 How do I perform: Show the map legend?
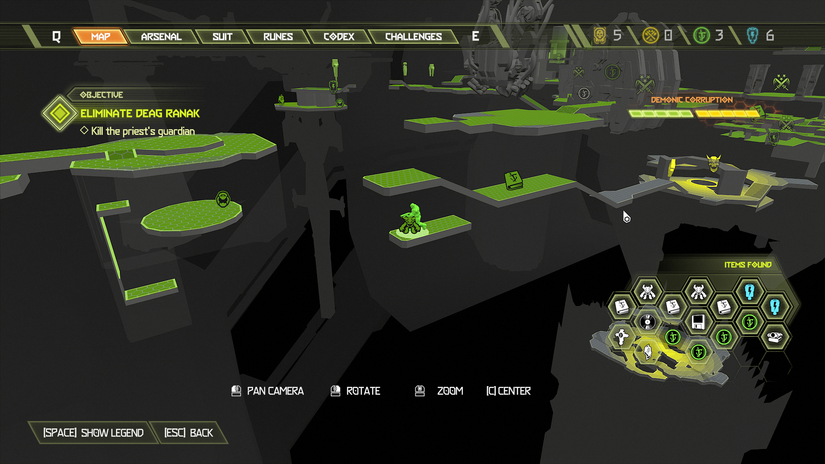point(93,433)
